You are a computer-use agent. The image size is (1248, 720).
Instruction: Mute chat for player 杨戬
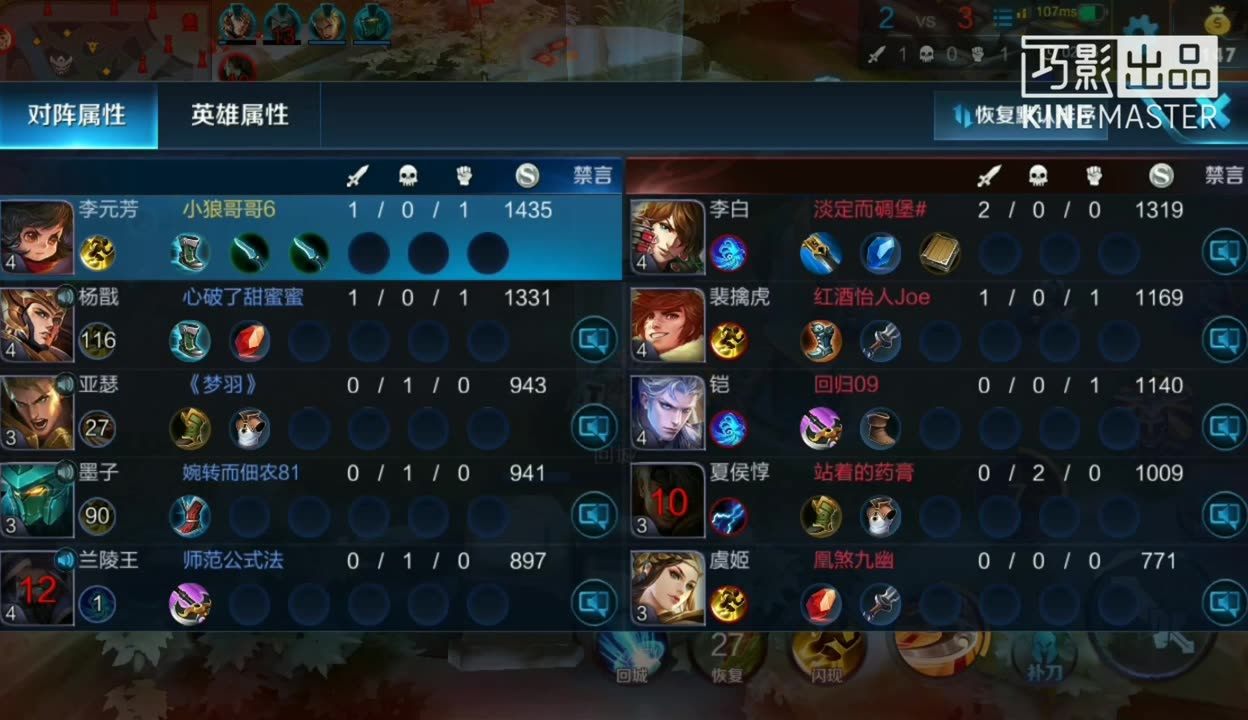[594, 341]
